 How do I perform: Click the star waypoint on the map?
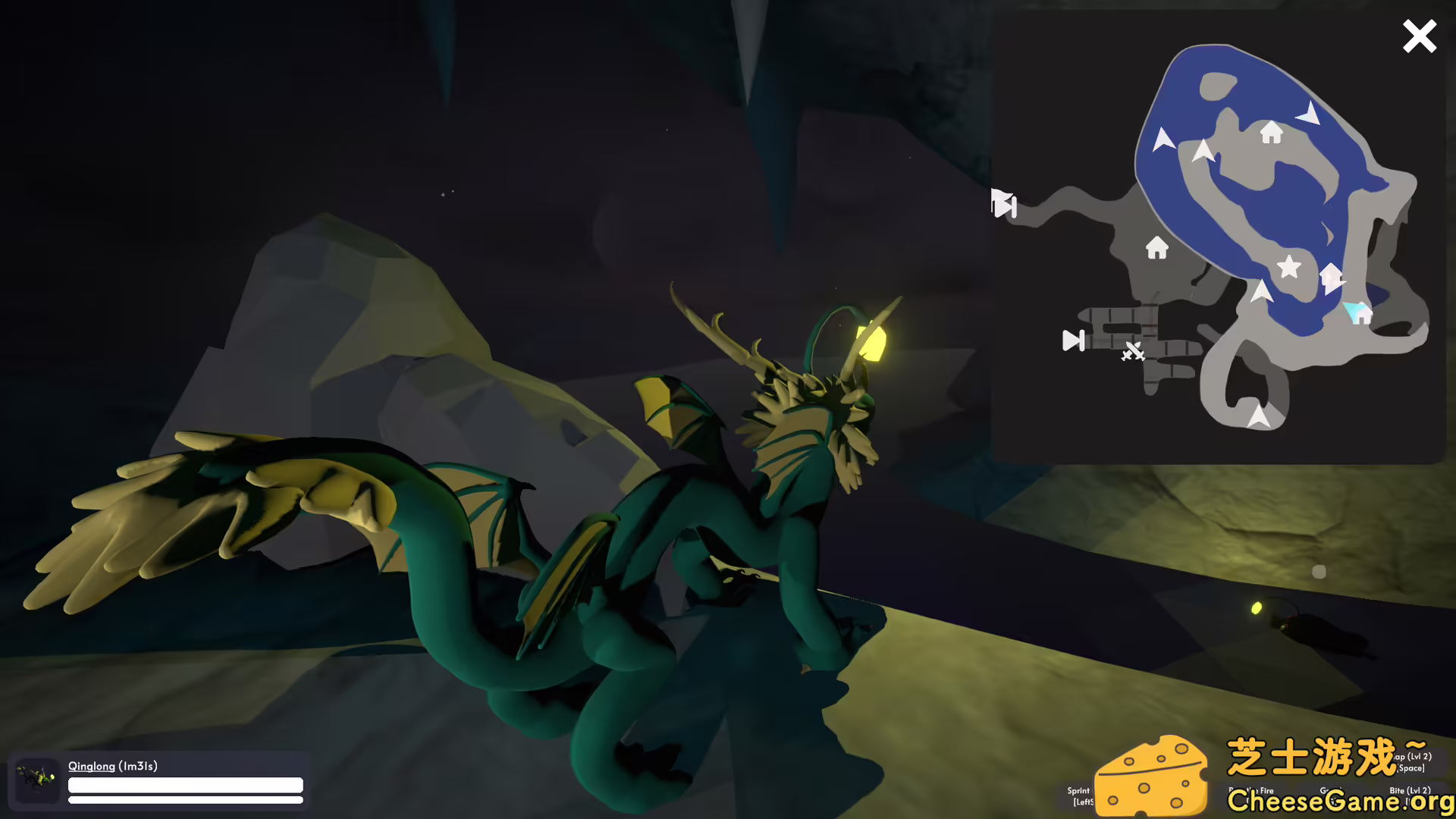point(1289,268)
